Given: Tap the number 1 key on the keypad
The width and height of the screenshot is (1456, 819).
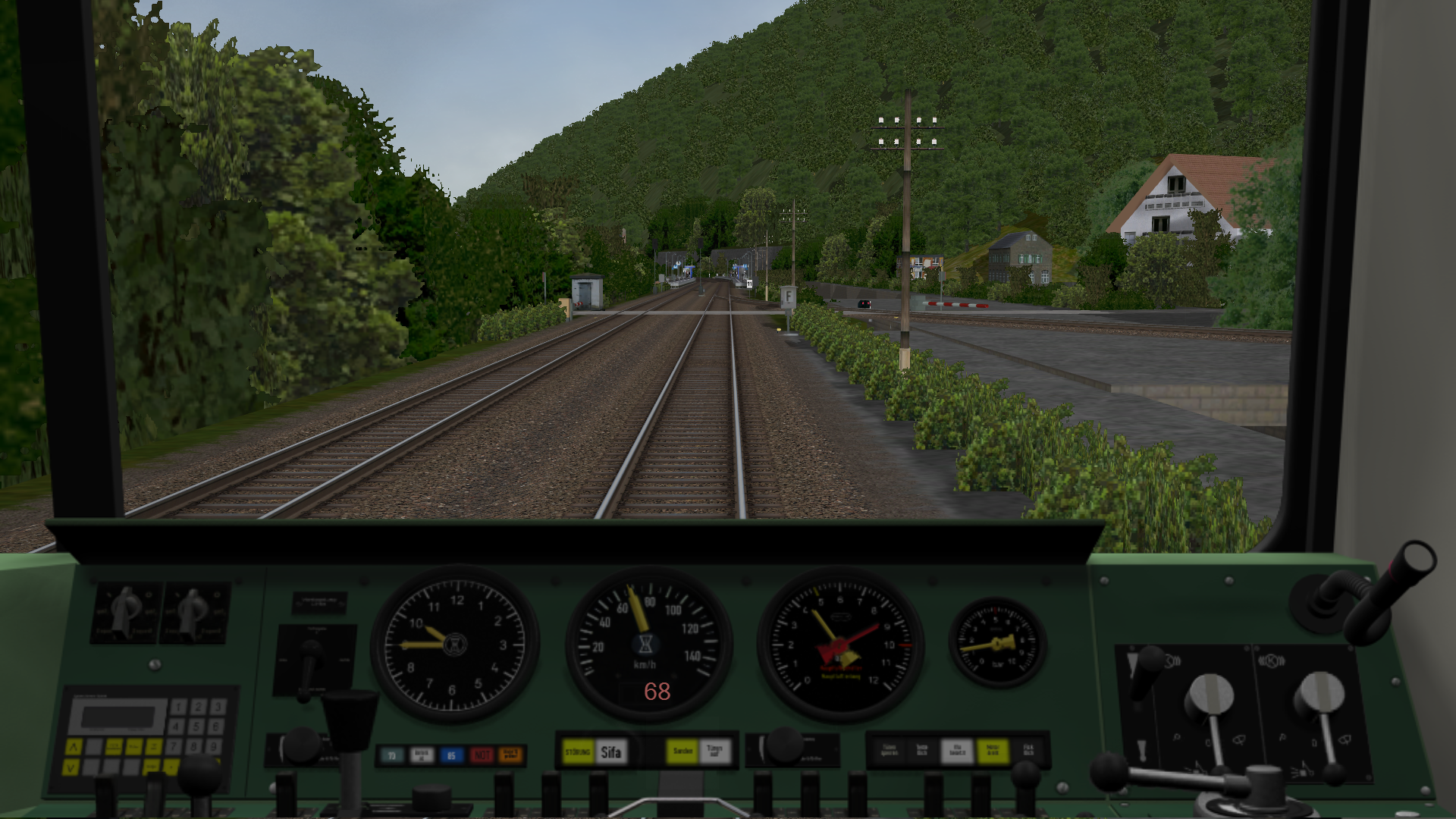Looking at the screenshot, I should click(178, 708).
